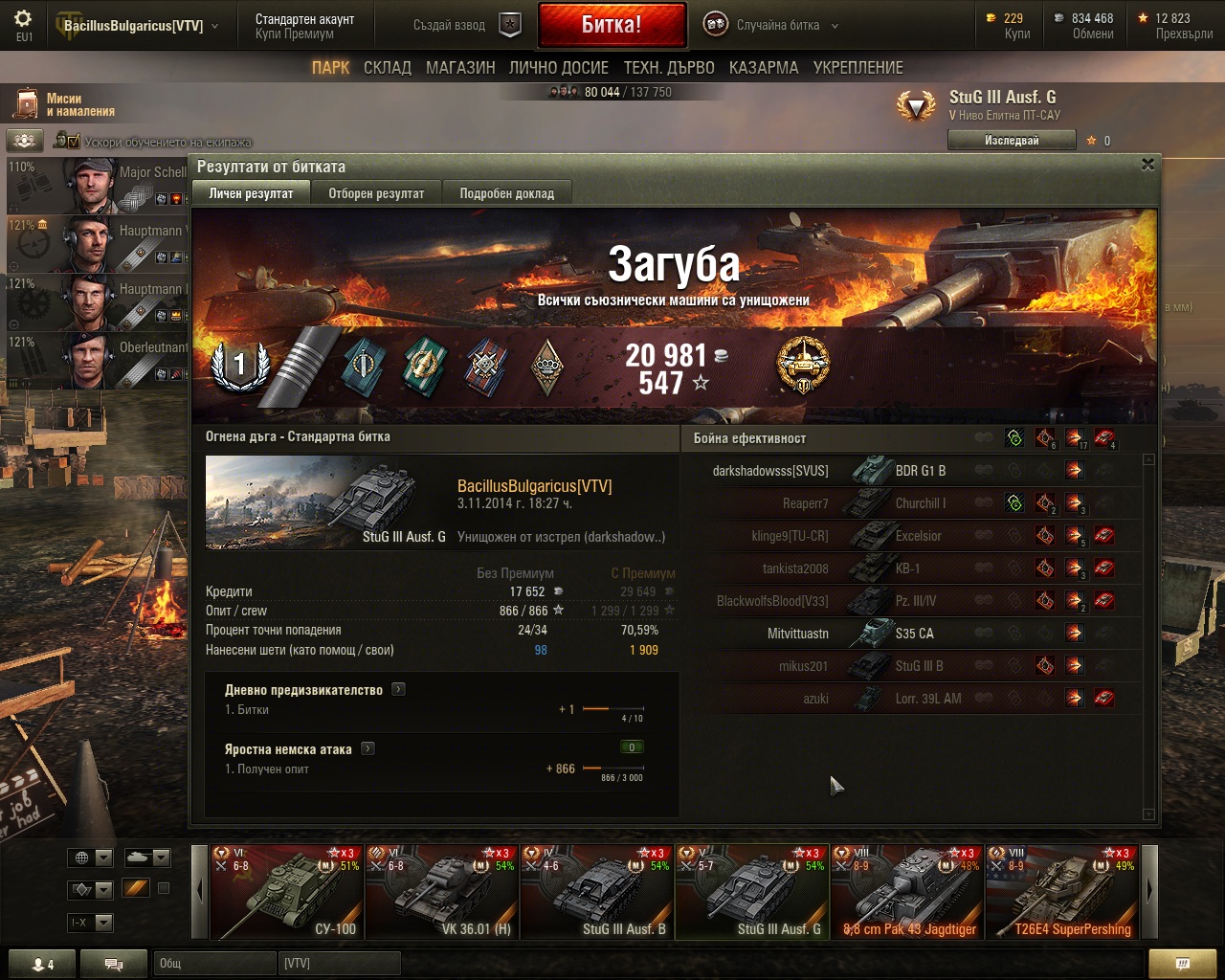The height and width of the screenshot is (980, 1225).
Task: Switch to the Отборен резултат tab
Action: pos(376,193)
